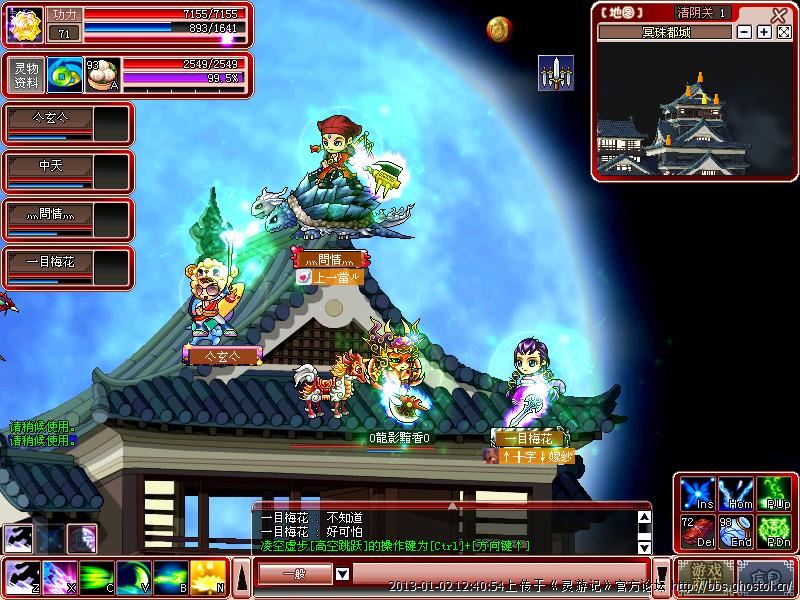Activate the blue starburst skill on Ins
This screenshot has height=600, width=800.
[697, 494]
